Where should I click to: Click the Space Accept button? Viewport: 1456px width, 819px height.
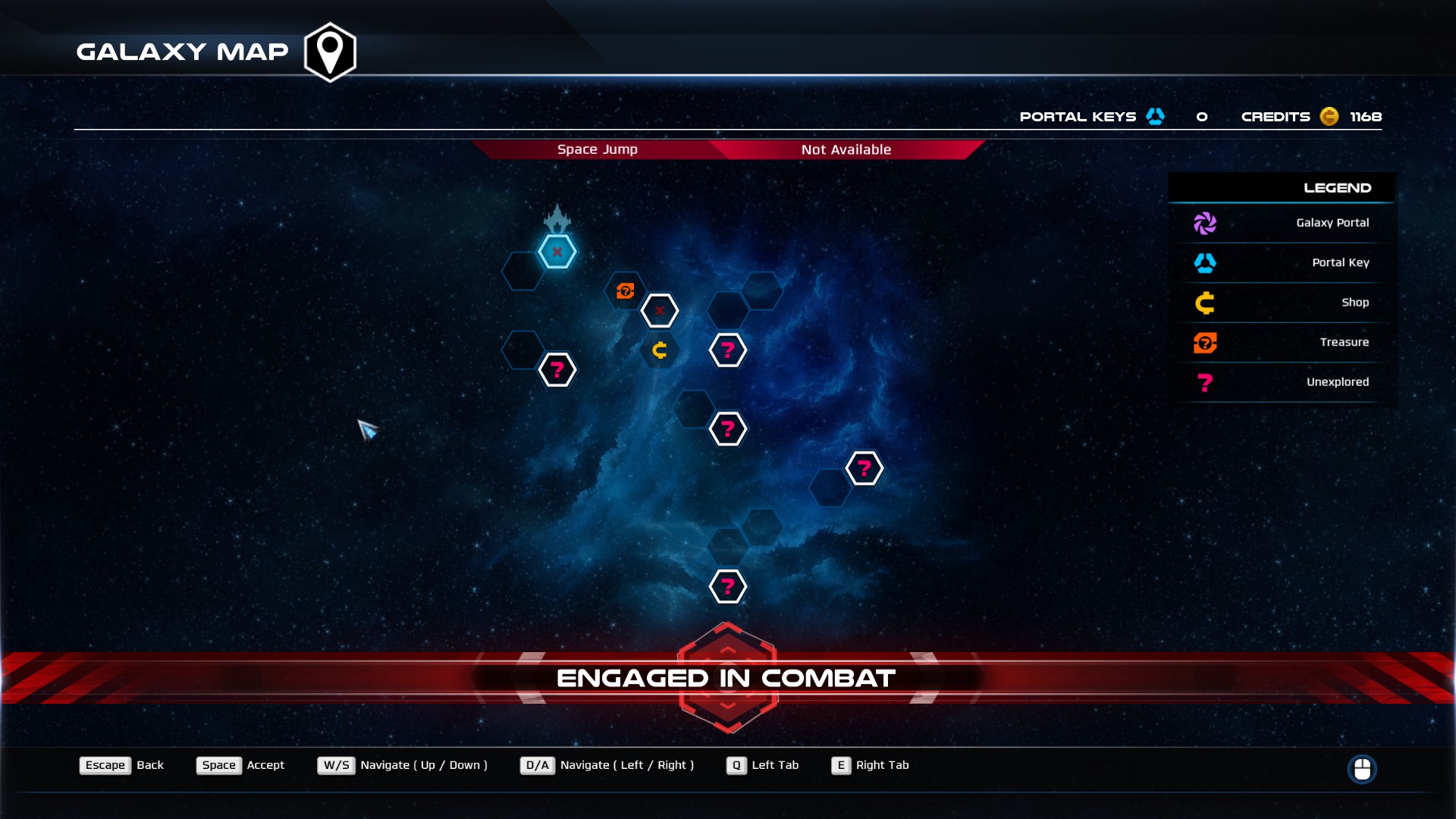[219, 765]
